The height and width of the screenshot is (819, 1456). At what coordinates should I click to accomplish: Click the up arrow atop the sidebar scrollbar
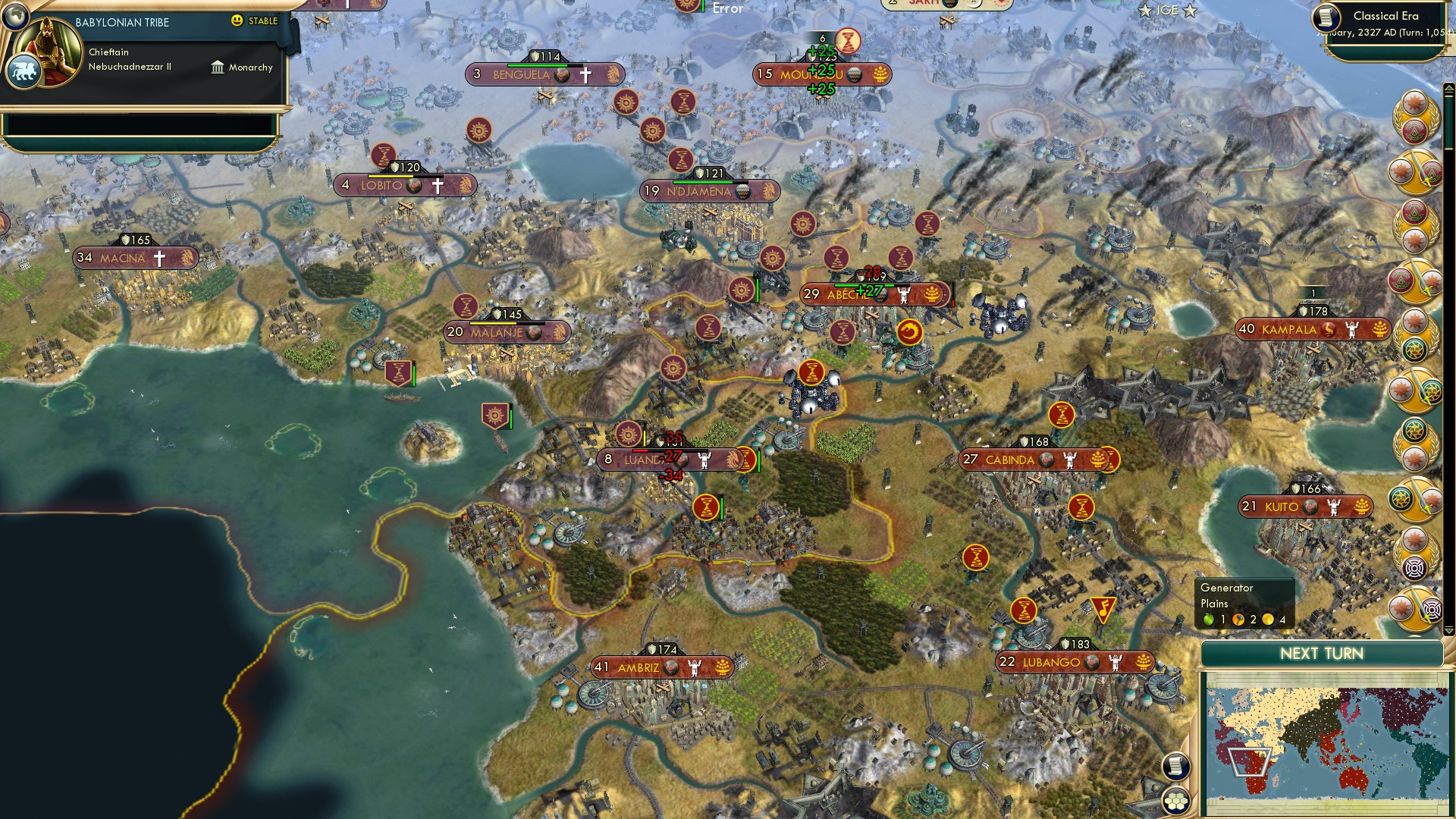click(x=1448, y=88)
